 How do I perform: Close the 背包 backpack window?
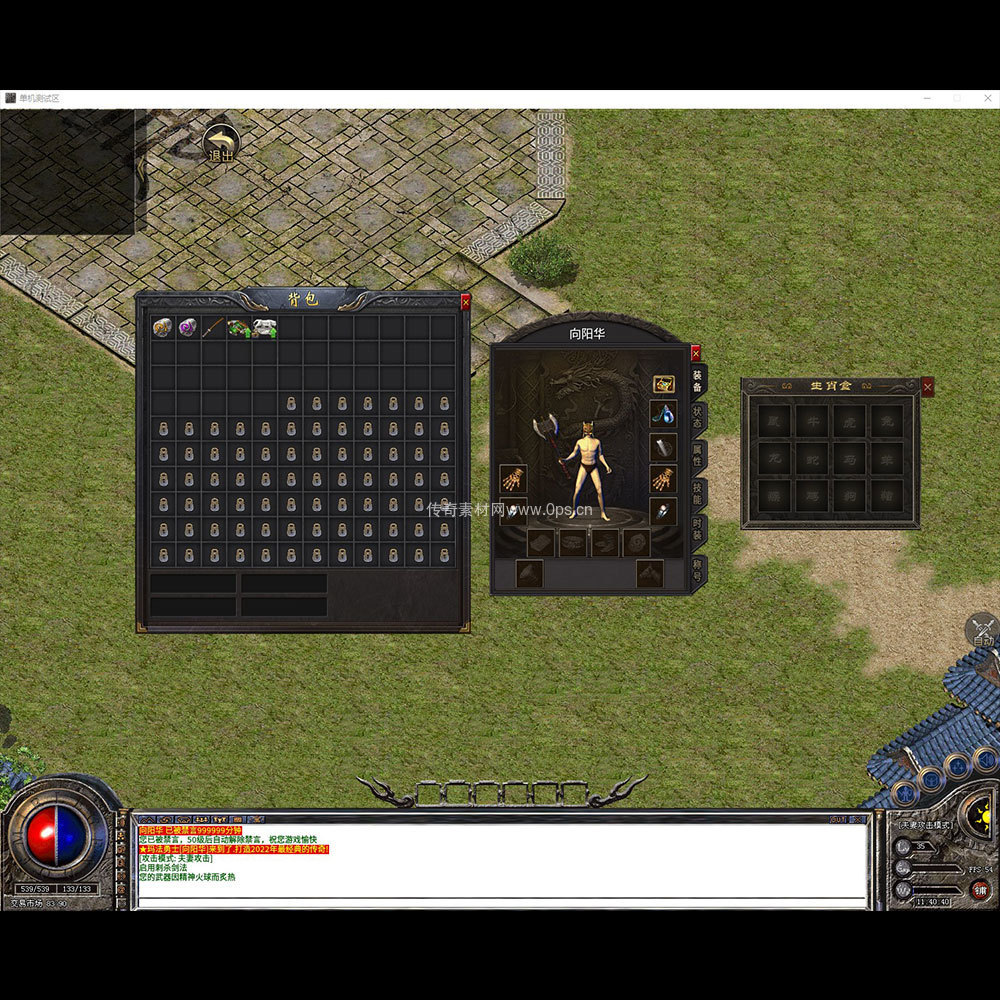coord(465,302)
